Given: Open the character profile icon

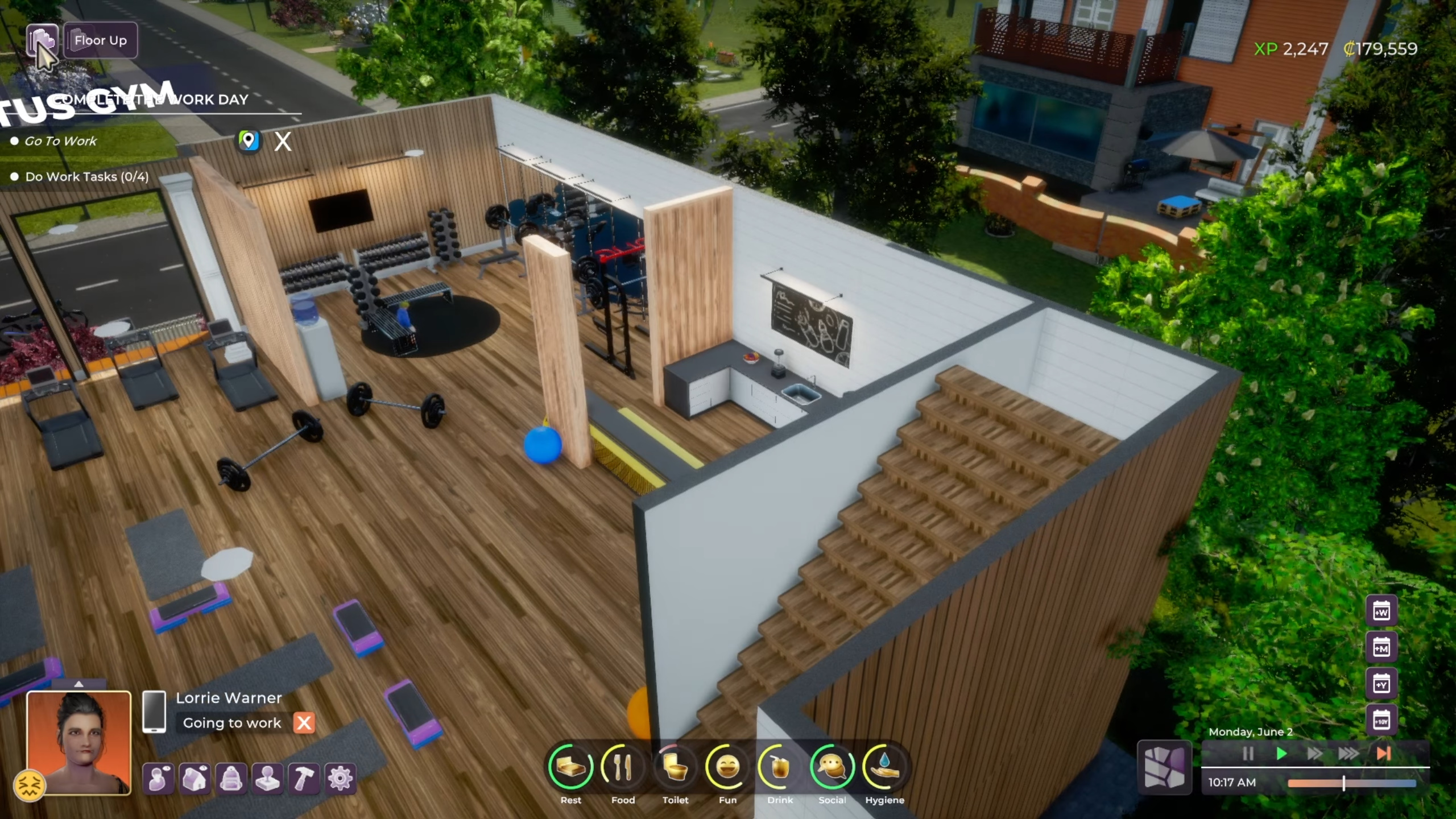Looking at the screenshot, I should click(x=159, y=779).
